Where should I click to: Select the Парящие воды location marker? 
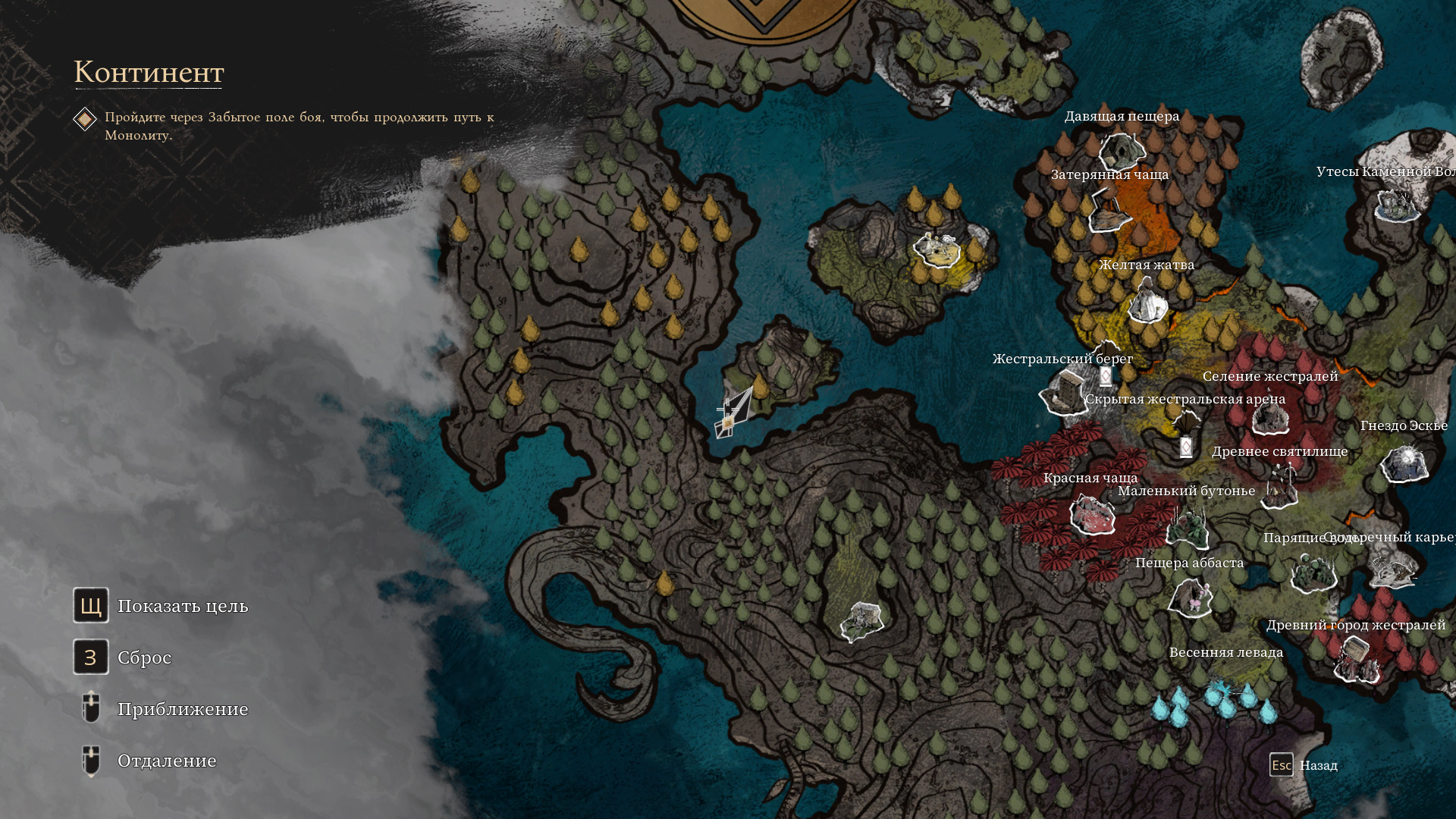tap(1313, 572)
